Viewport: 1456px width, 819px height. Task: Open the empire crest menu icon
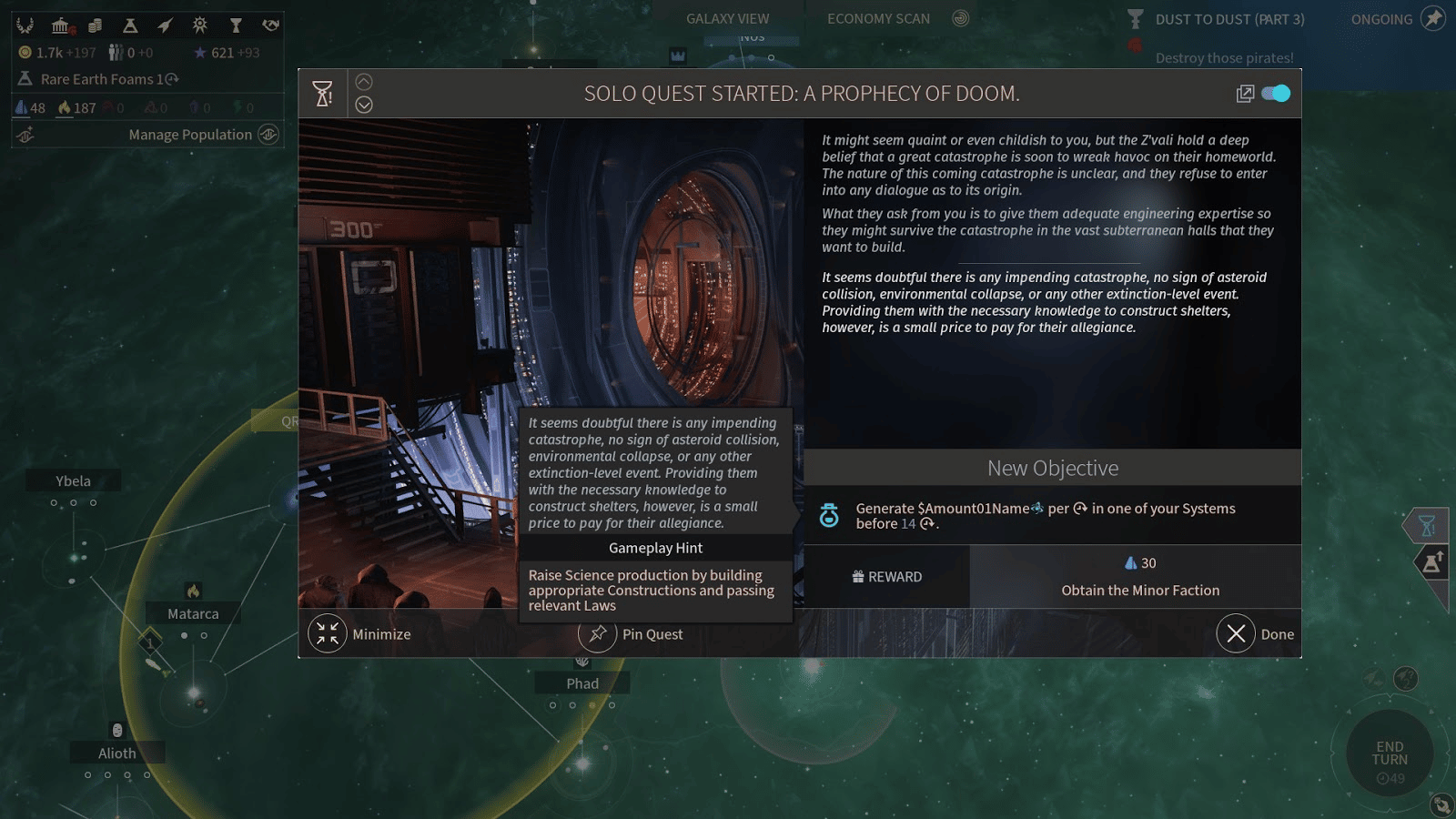[x=25, y=25]
